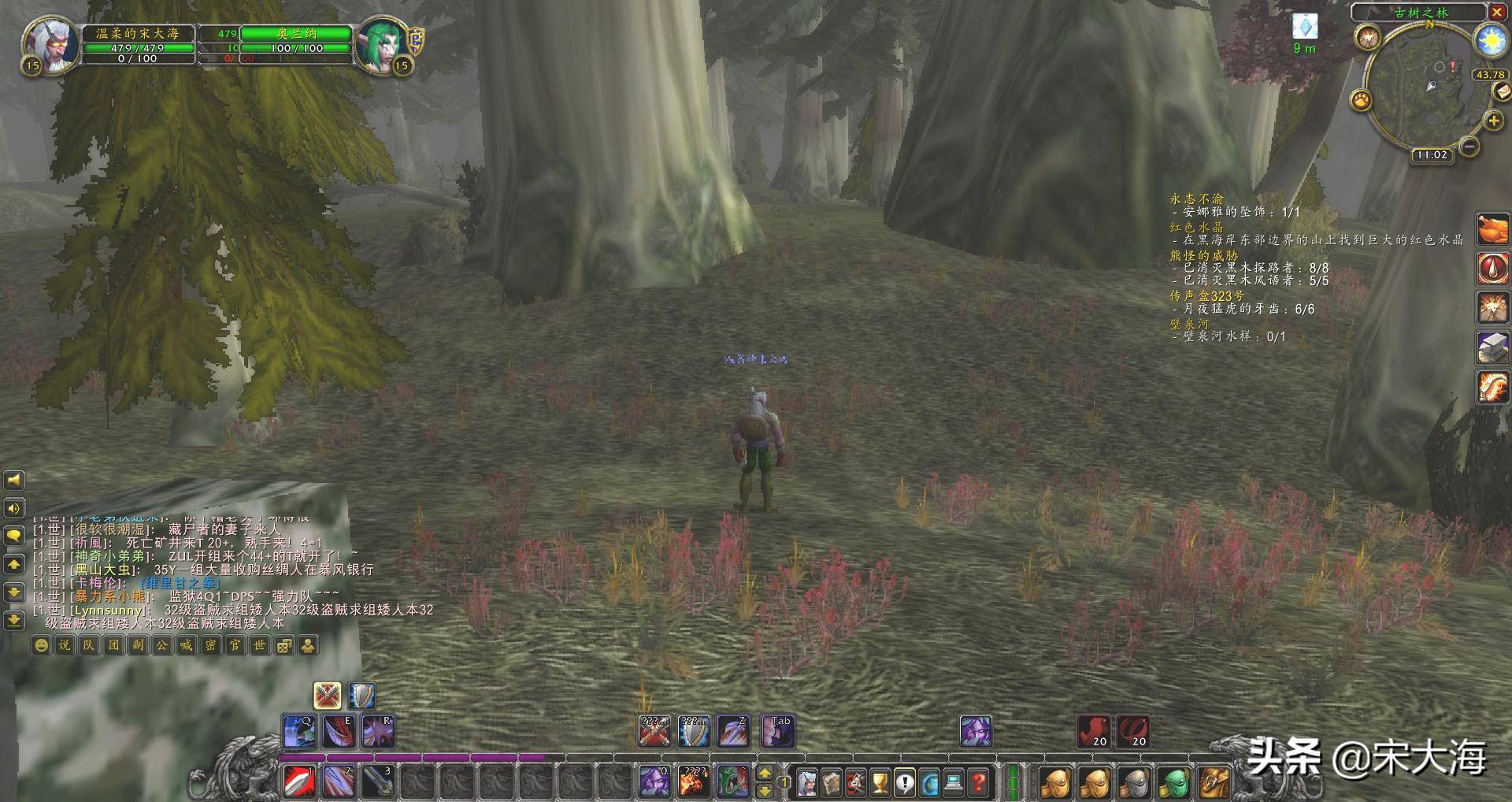Image resolution: width=1512 pixels, height=802 pixels.
Task: Open the main backpack bag slot
Action: 1212,782
